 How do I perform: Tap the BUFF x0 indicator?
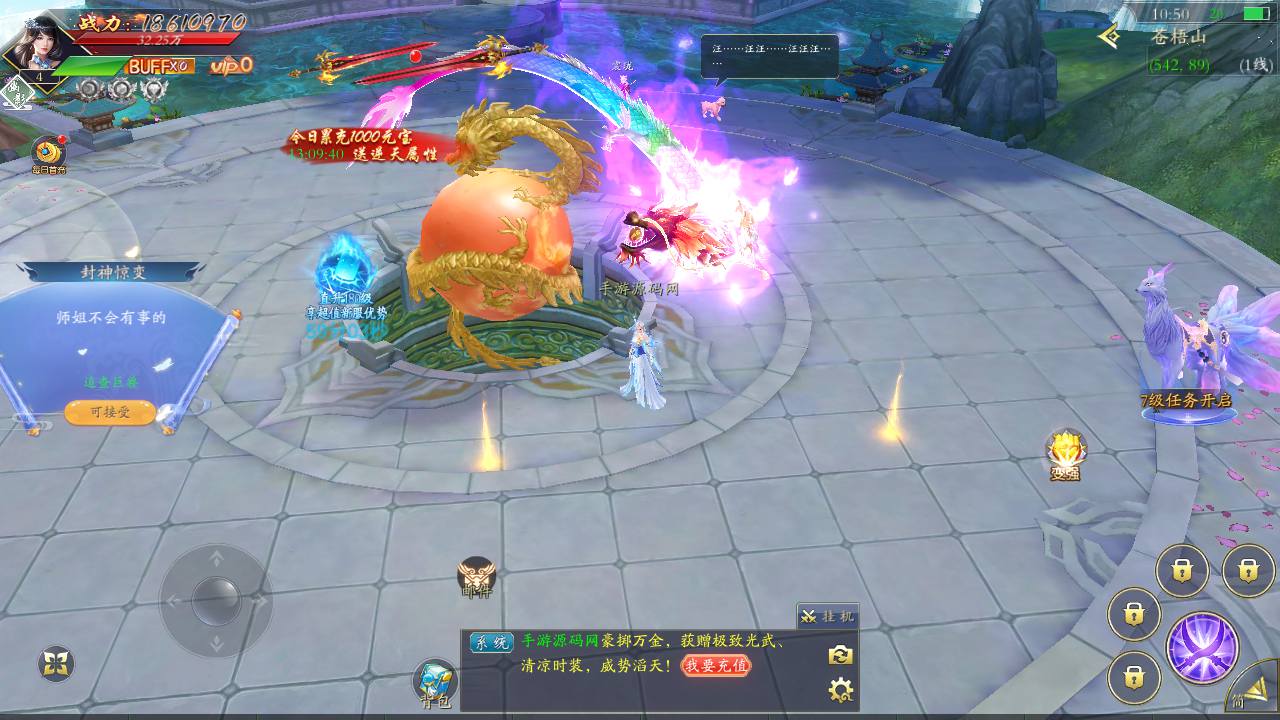tap(158, 66)
